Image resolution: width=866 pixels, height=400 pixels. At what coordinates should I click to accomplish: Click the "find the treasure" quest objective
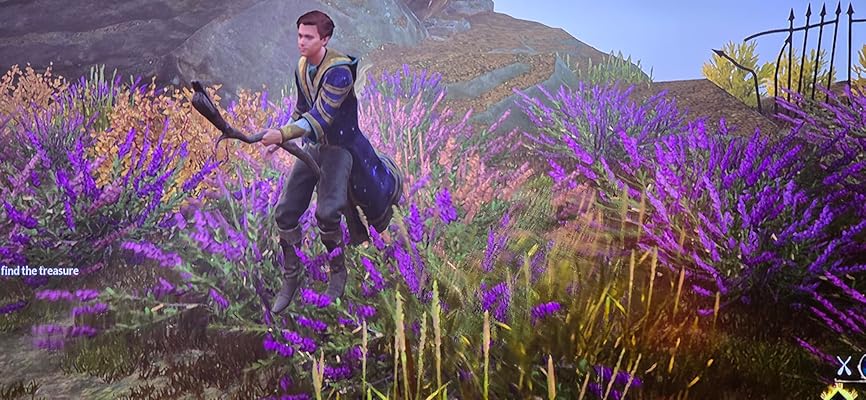[42, 271]
